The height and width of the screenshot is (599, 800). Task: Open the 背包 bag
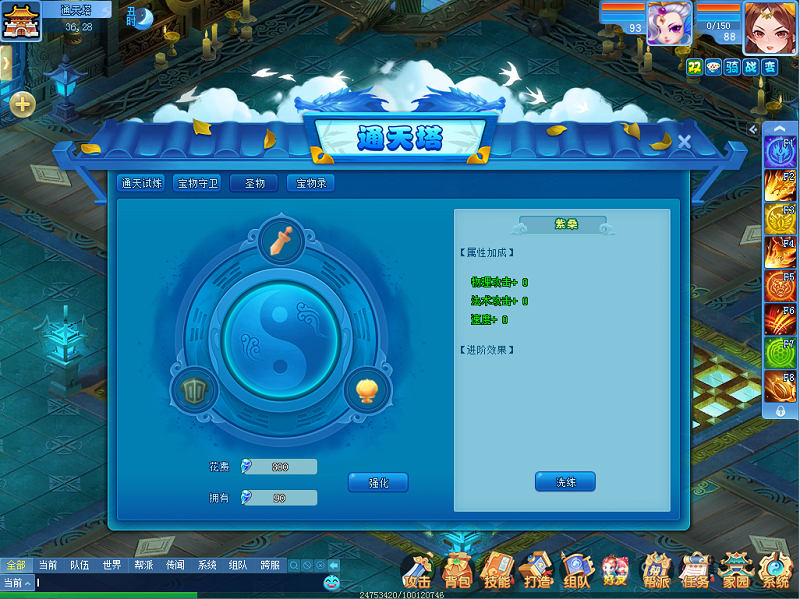pos(457,571)
